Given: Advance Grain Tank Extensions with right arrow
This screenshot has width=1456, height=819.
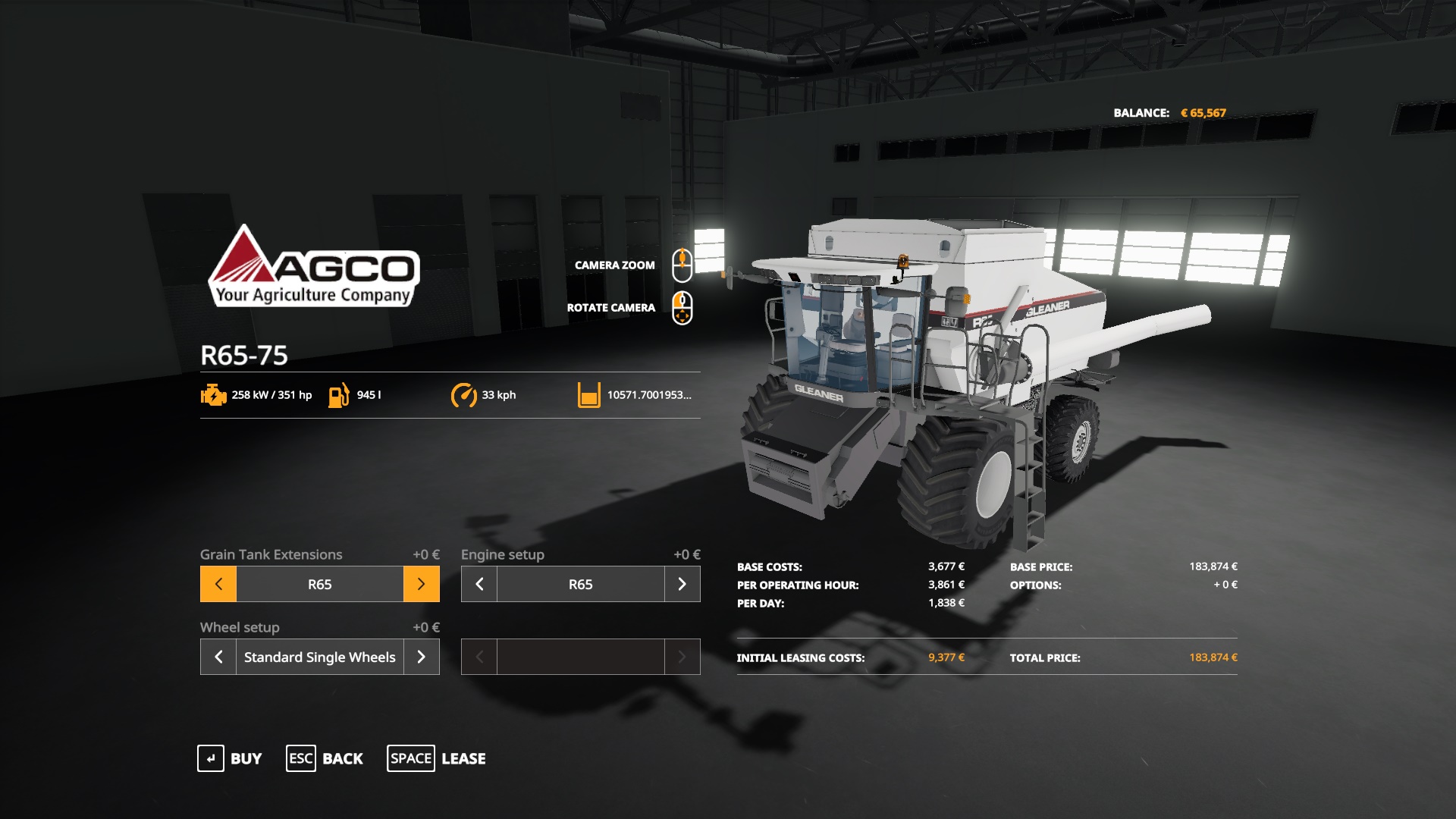Looking at the screenshot, I should click(x=422, y=584).
